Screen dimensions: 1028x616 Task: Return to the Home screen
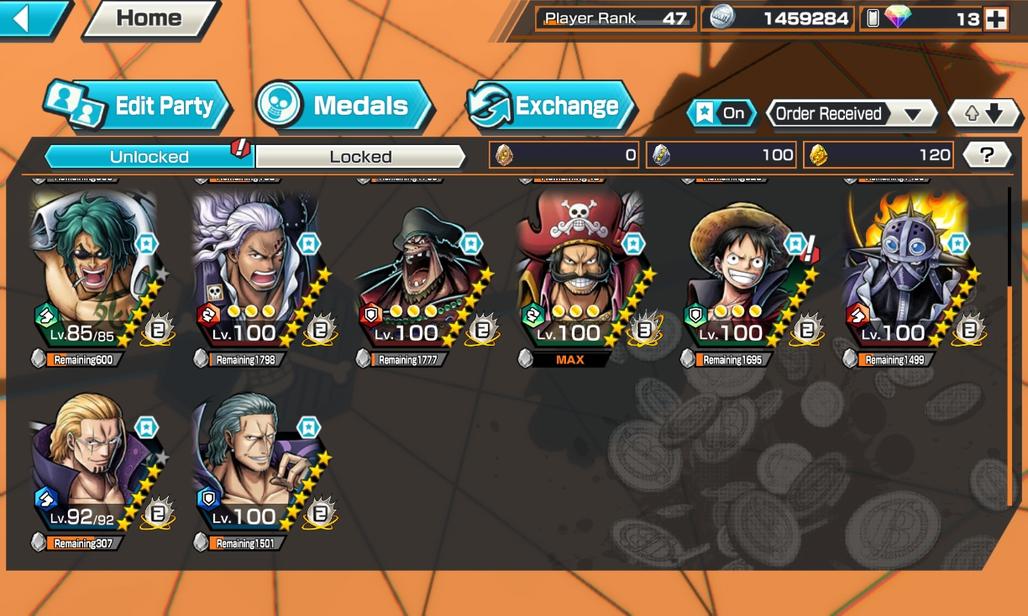[x=149, y=18]
